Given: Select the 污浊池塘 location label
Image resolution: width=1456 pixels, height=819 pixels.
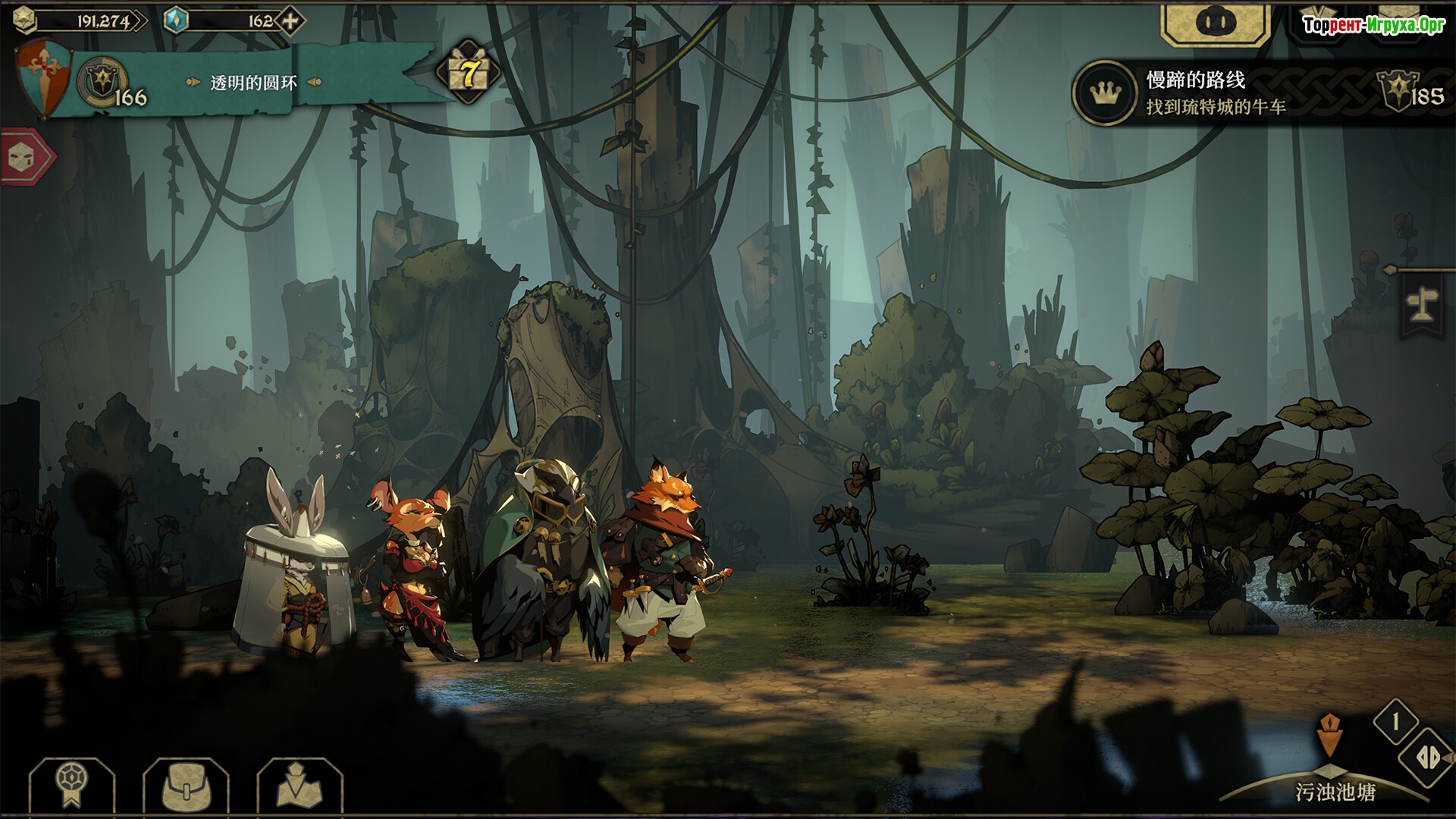Looking at the screenshot, I should 1335,792.
